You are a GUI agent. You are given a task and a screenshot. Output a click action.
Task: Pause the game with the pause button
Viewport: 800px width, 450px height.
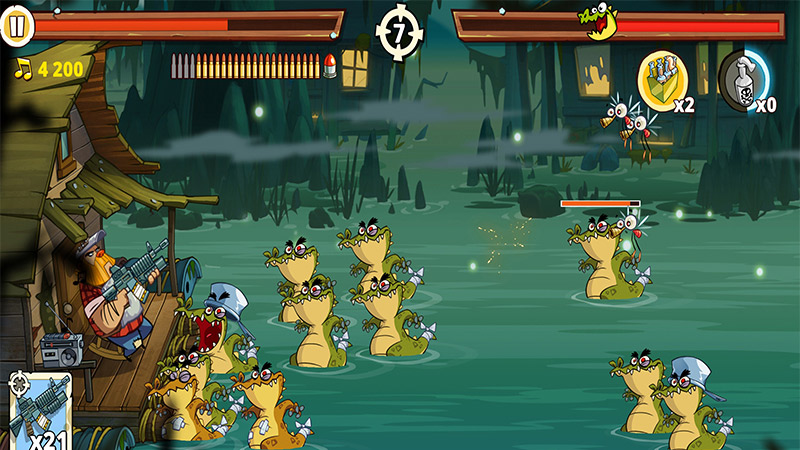coord(16,27)
